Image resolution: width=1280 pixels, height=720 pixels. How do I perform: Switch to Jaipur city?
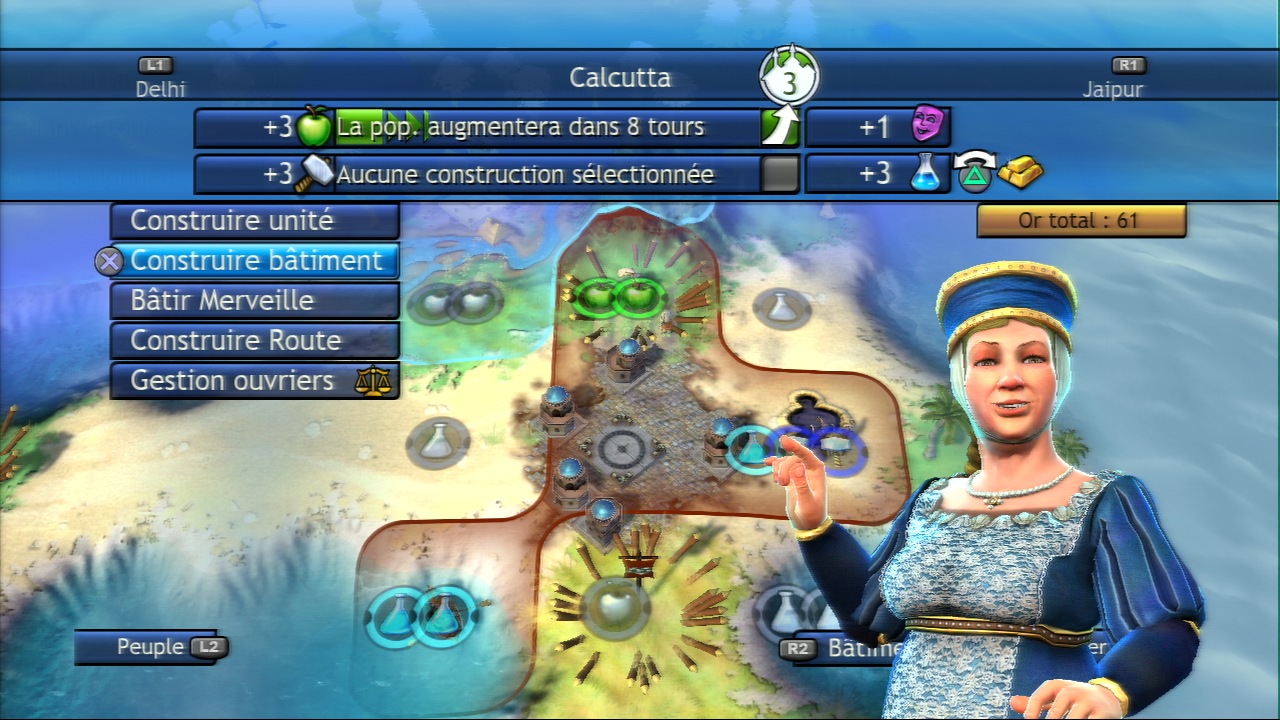click(x=1113, y=79)
